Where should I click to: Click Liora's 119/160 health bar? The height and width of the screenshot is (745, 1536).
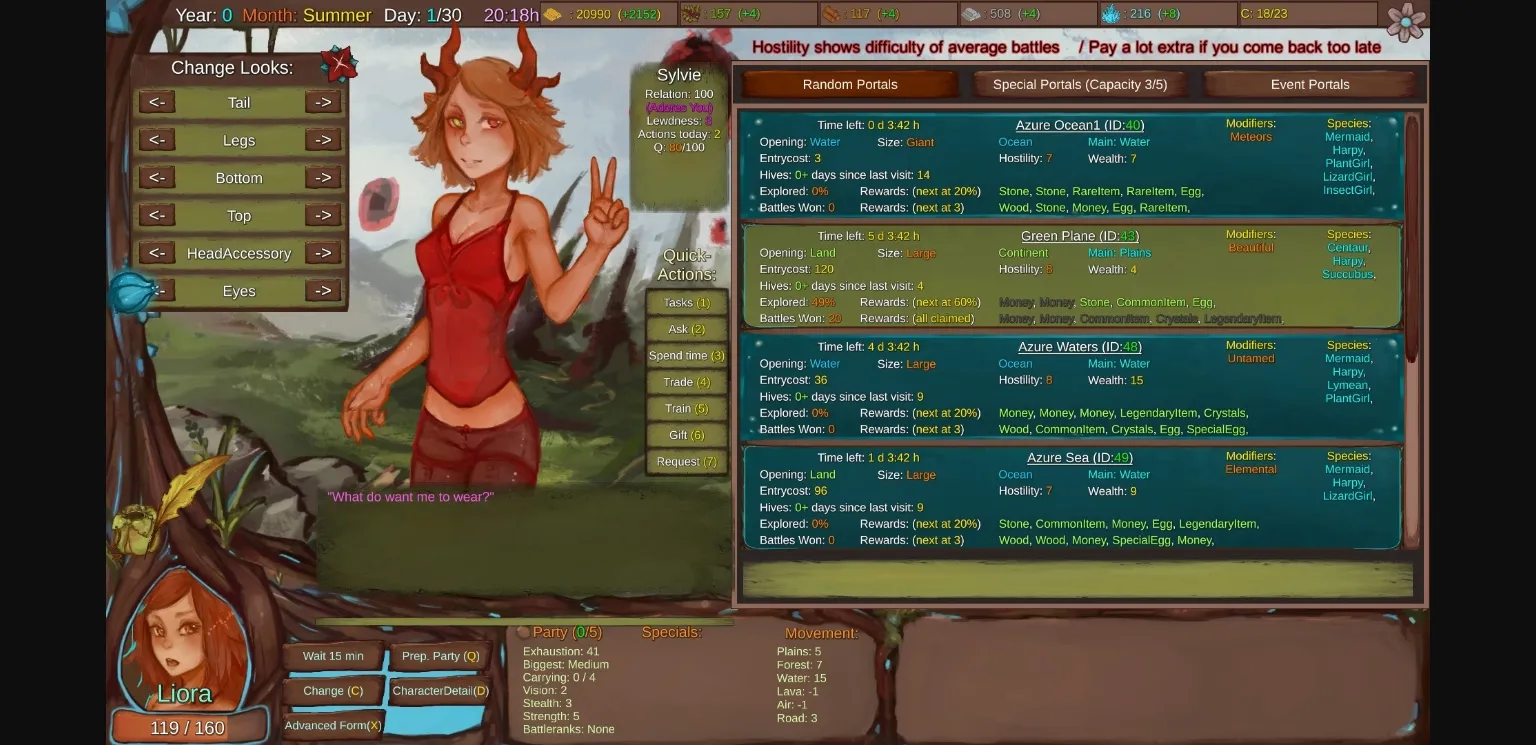click(189, 727)
